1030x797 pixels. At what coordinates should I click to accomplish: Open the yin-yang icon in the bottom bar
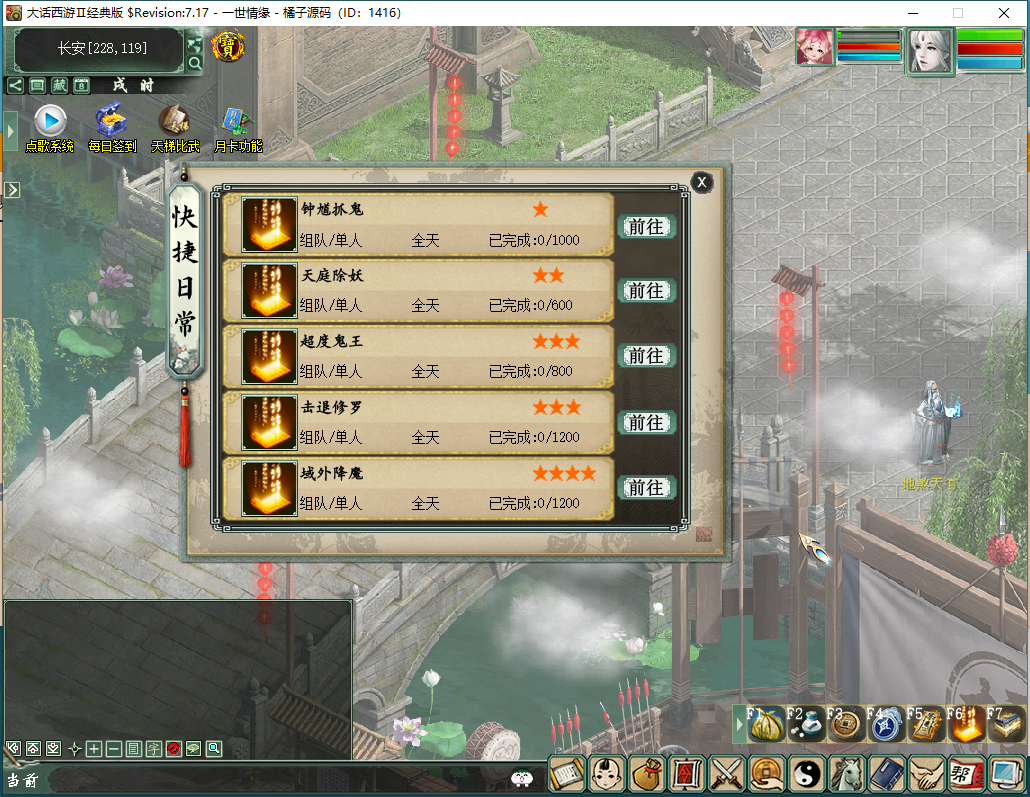pos(806,775)
